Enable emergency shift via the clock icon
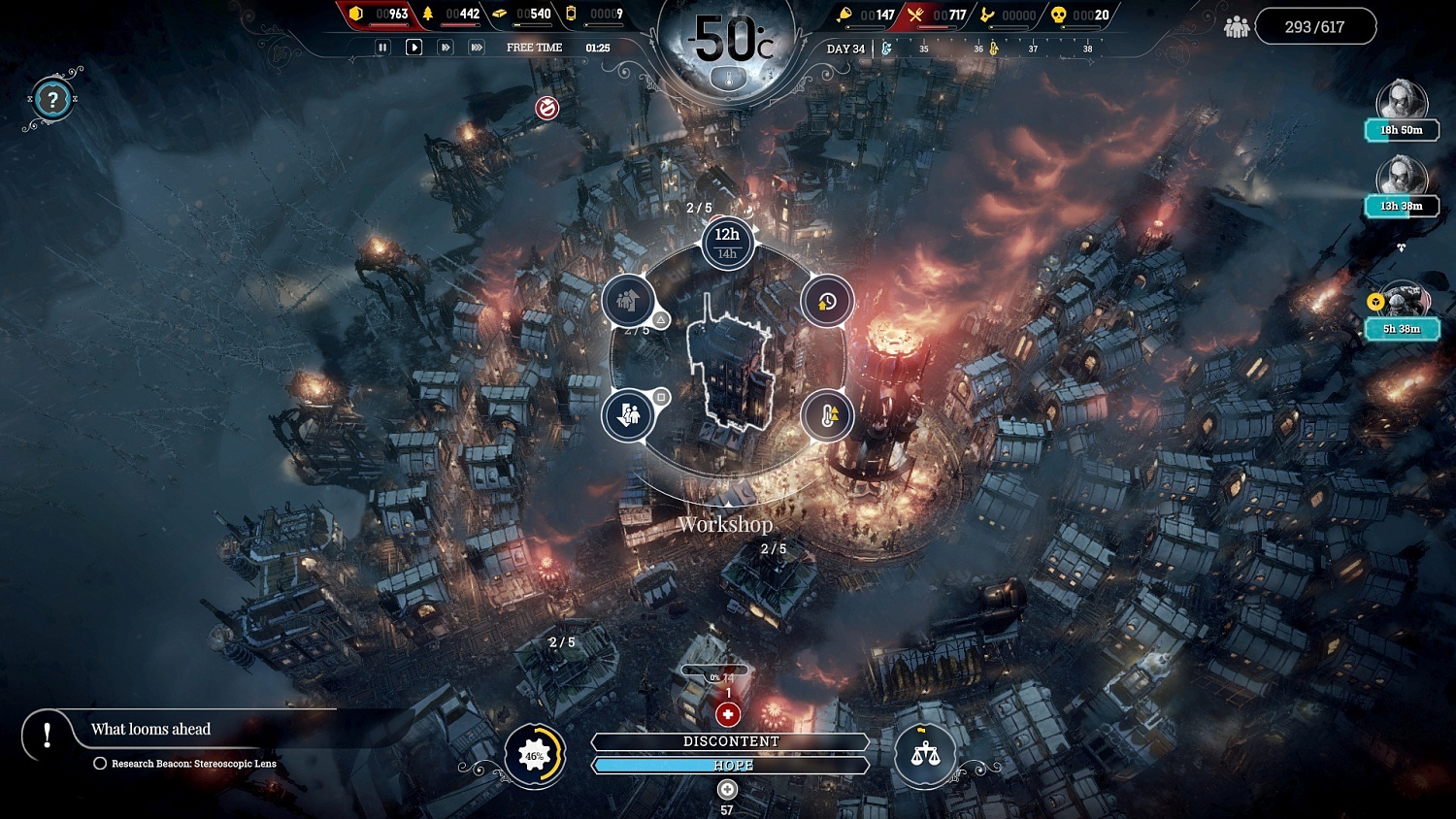Image resolution: width=1456 pixels, height=819 pixels. point(826,301)
